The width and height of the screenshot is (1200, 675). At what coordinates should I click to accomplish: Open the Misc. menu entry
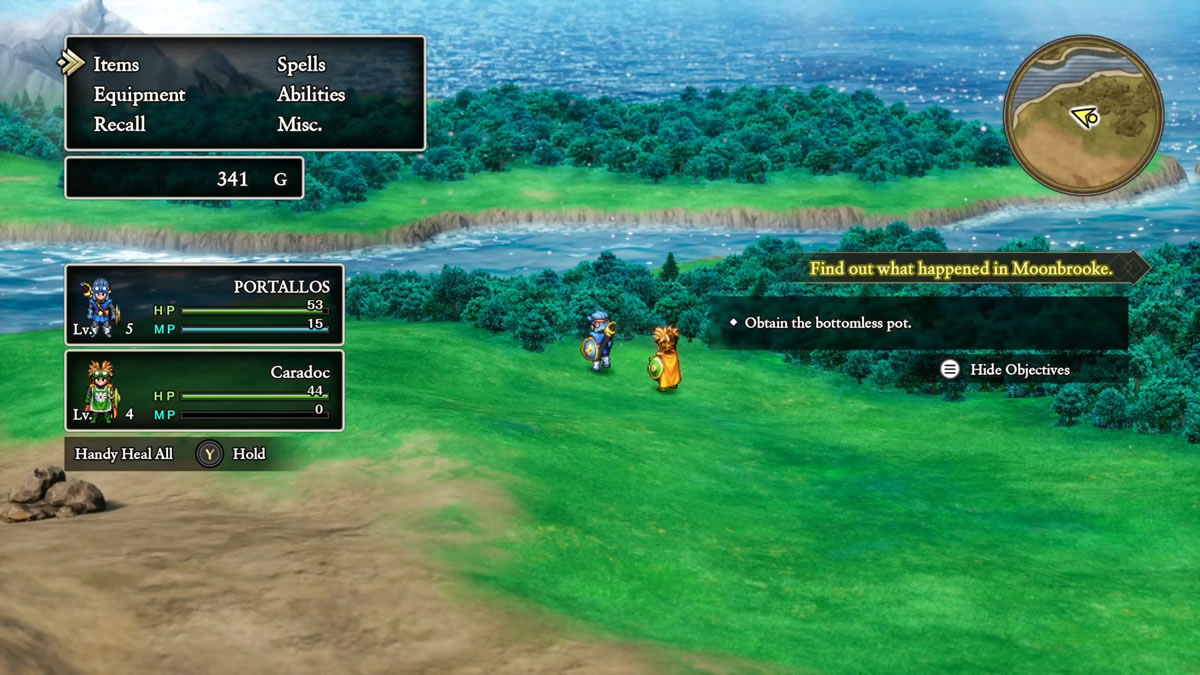(x=299, y=124)
